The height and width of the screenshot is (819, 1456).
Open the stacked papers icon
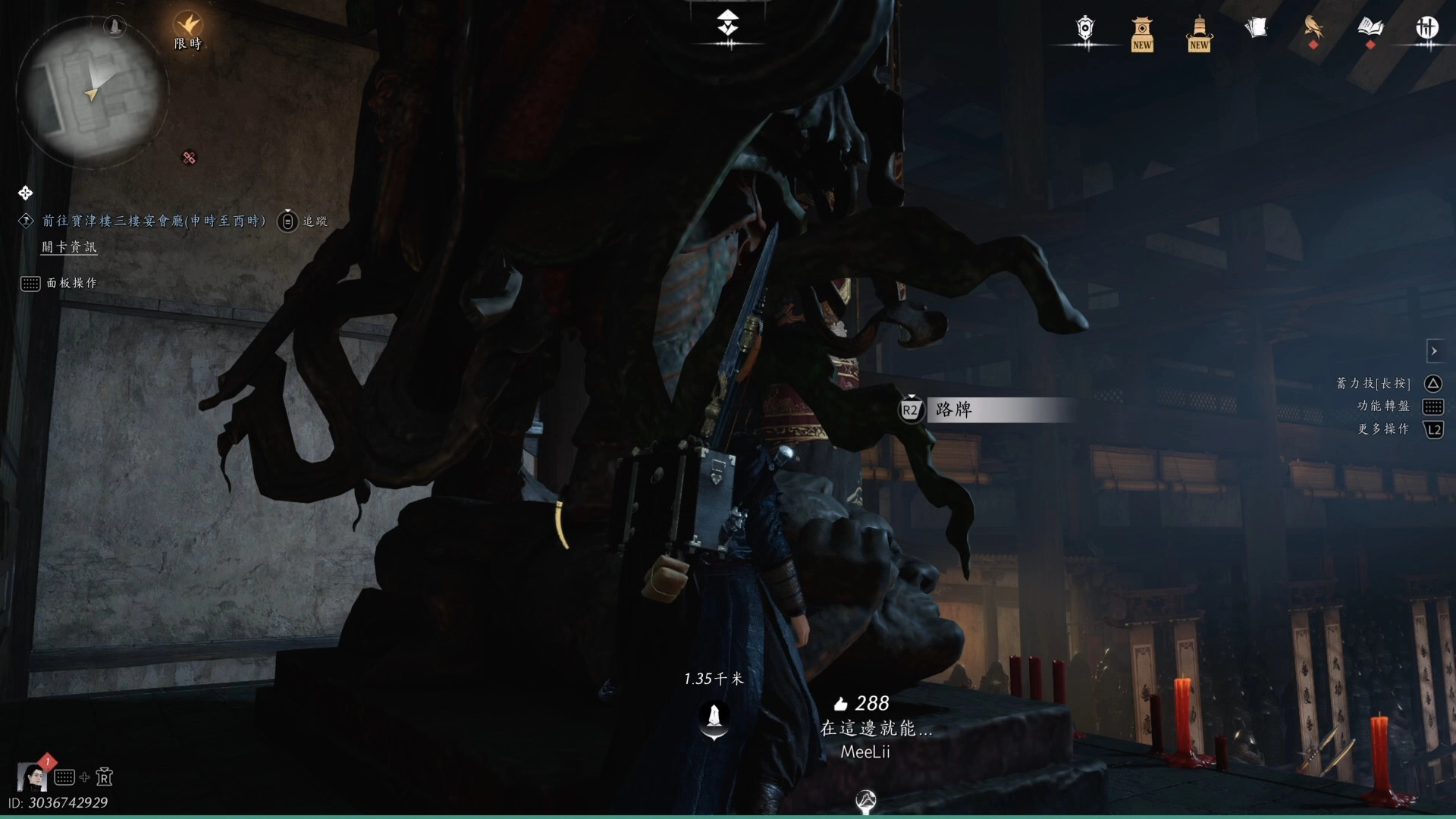(1256, 29)
